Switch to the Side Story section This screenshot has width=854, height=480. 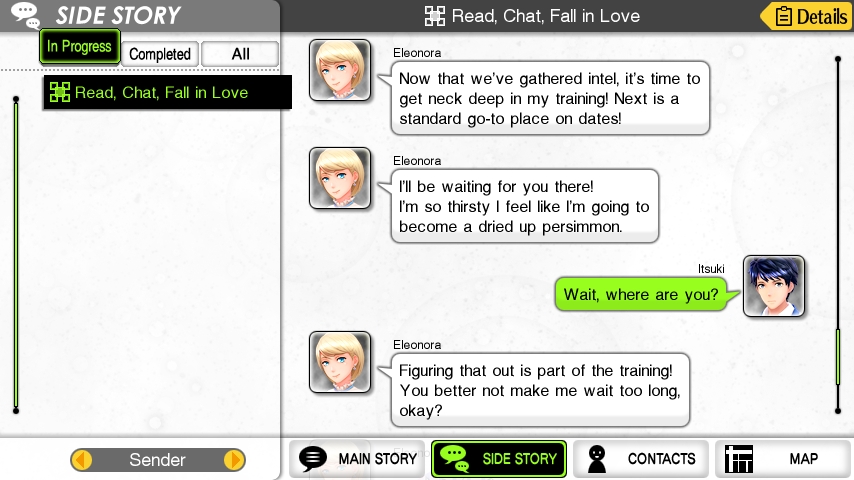(x=499, y=459)
